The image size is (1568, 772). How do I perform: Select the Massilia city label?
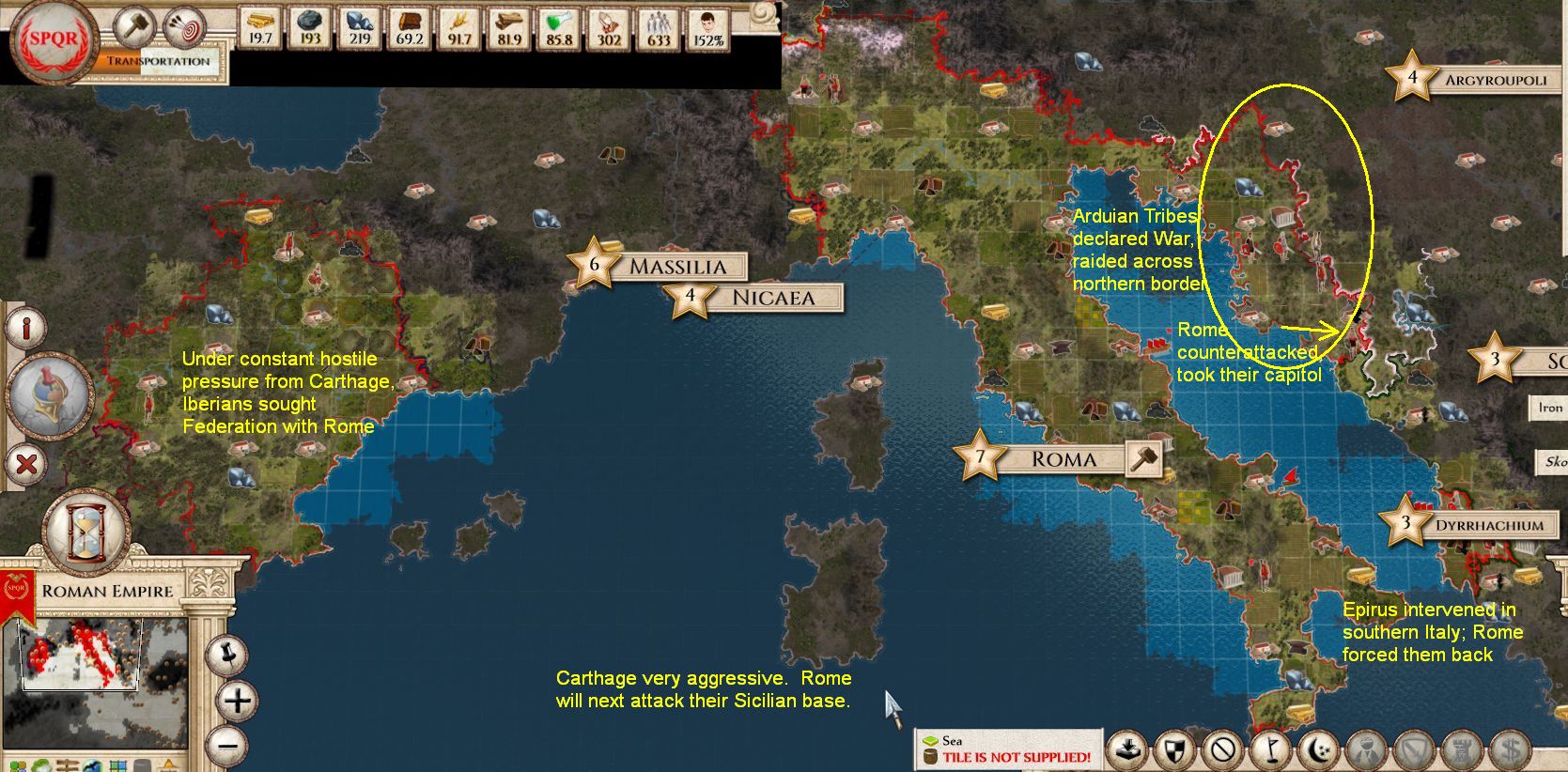coord(676,267)
